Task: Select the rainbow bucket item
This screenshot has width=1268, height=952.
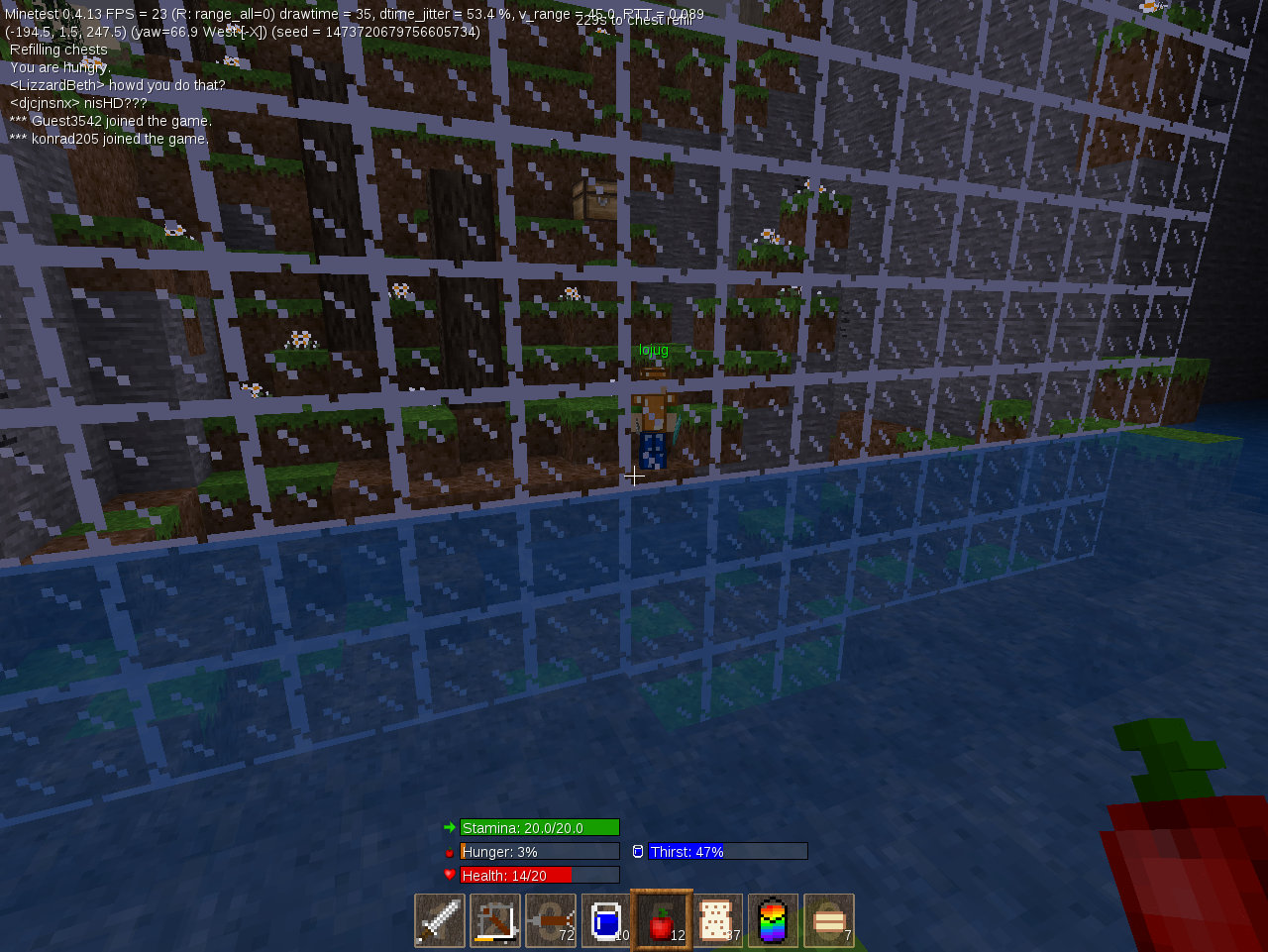Action: (x=773, y=920)
